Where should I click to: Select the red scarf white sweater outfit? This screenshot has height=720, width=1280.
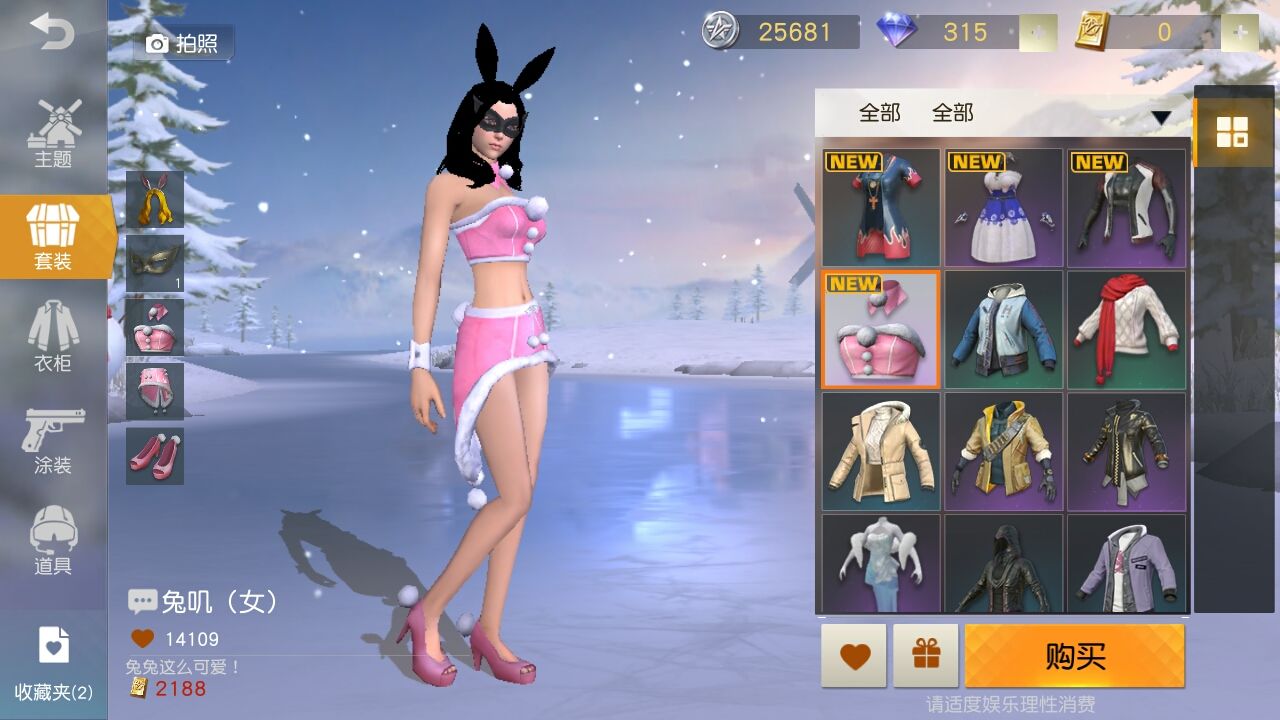(x=1126, y=329)
